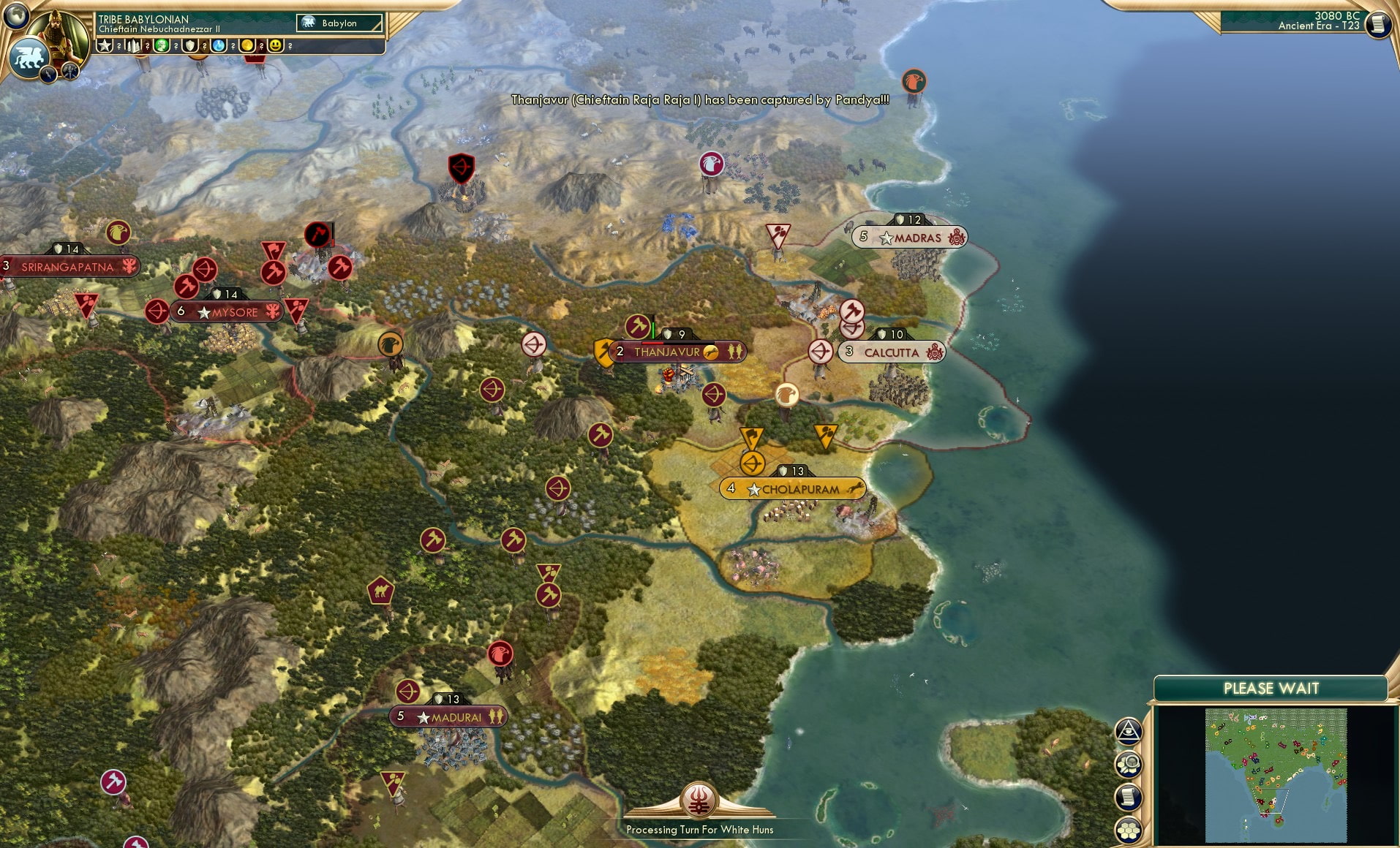Toggle the hex grid overlay icon

tap(1129, 829)
